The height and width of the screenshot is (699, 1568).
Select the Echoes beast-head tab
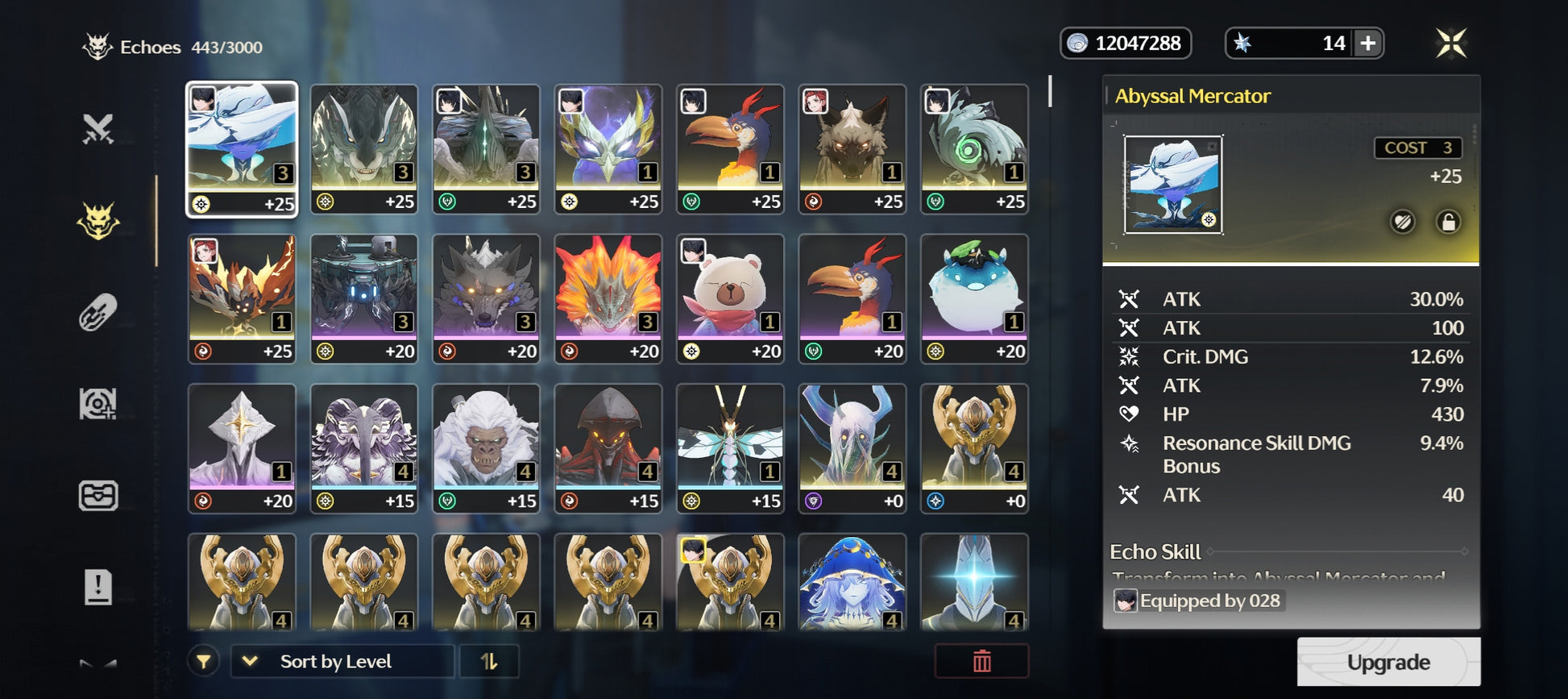[98, 221]
